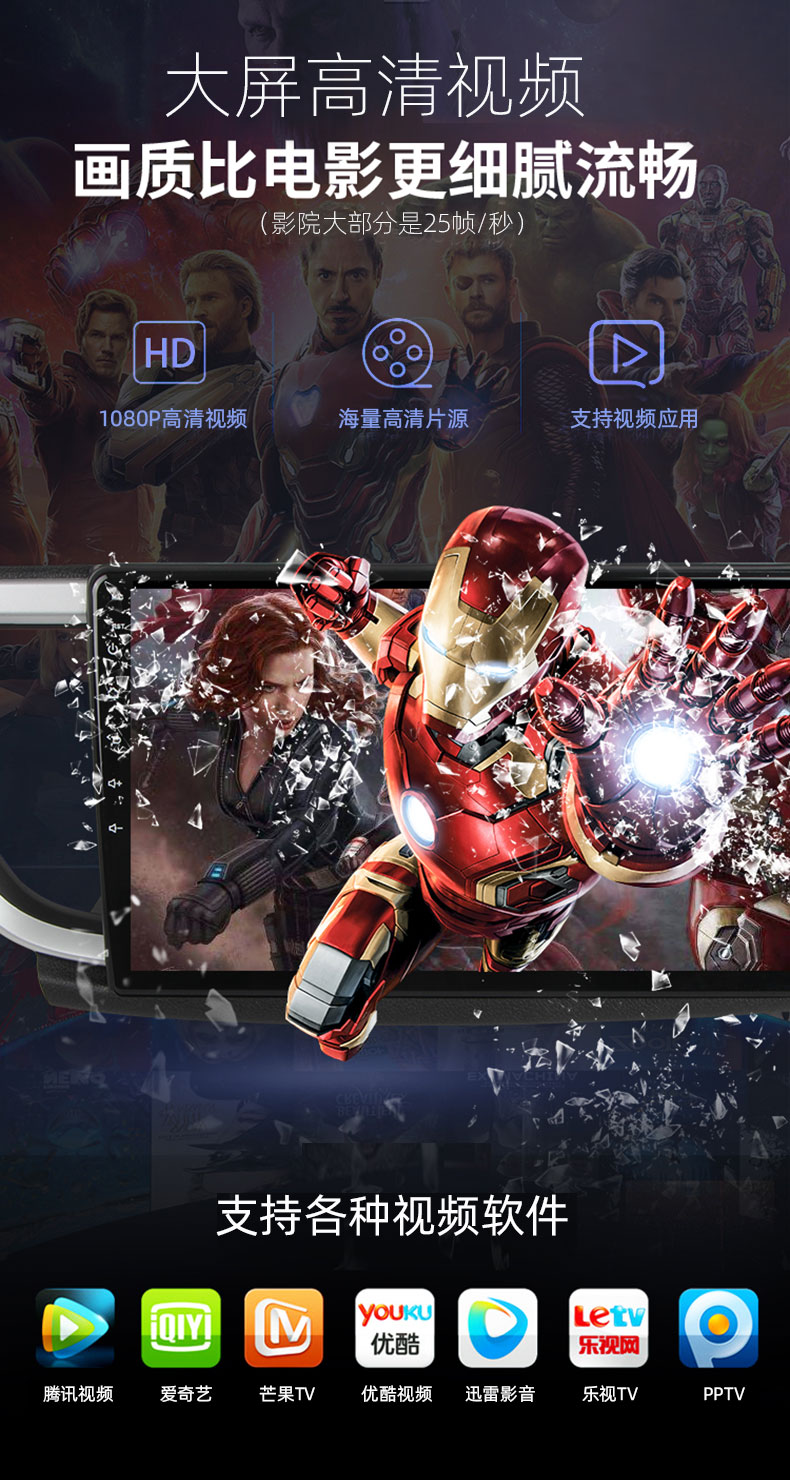
Task: Open the blue PPTV app
Action: pyautogui.click(x=718, y=1327)
